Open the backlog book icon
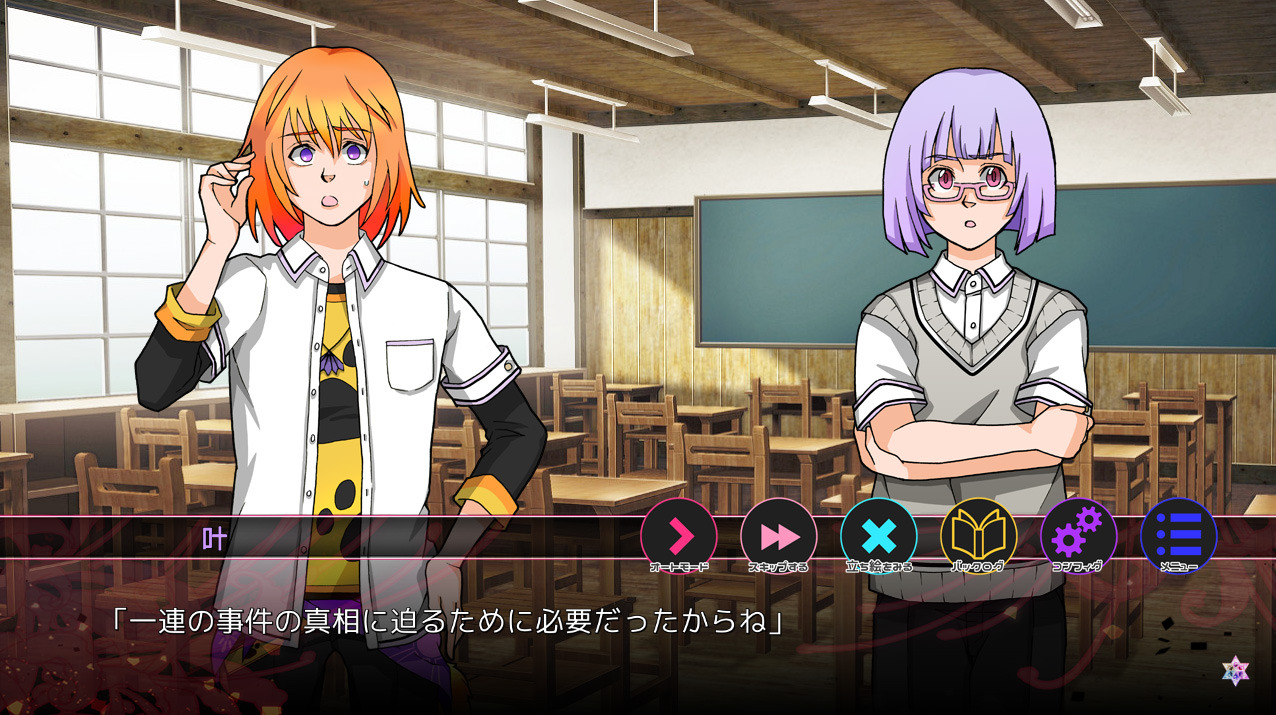This screenshot has height=715, width=1276. coord(978,536)
